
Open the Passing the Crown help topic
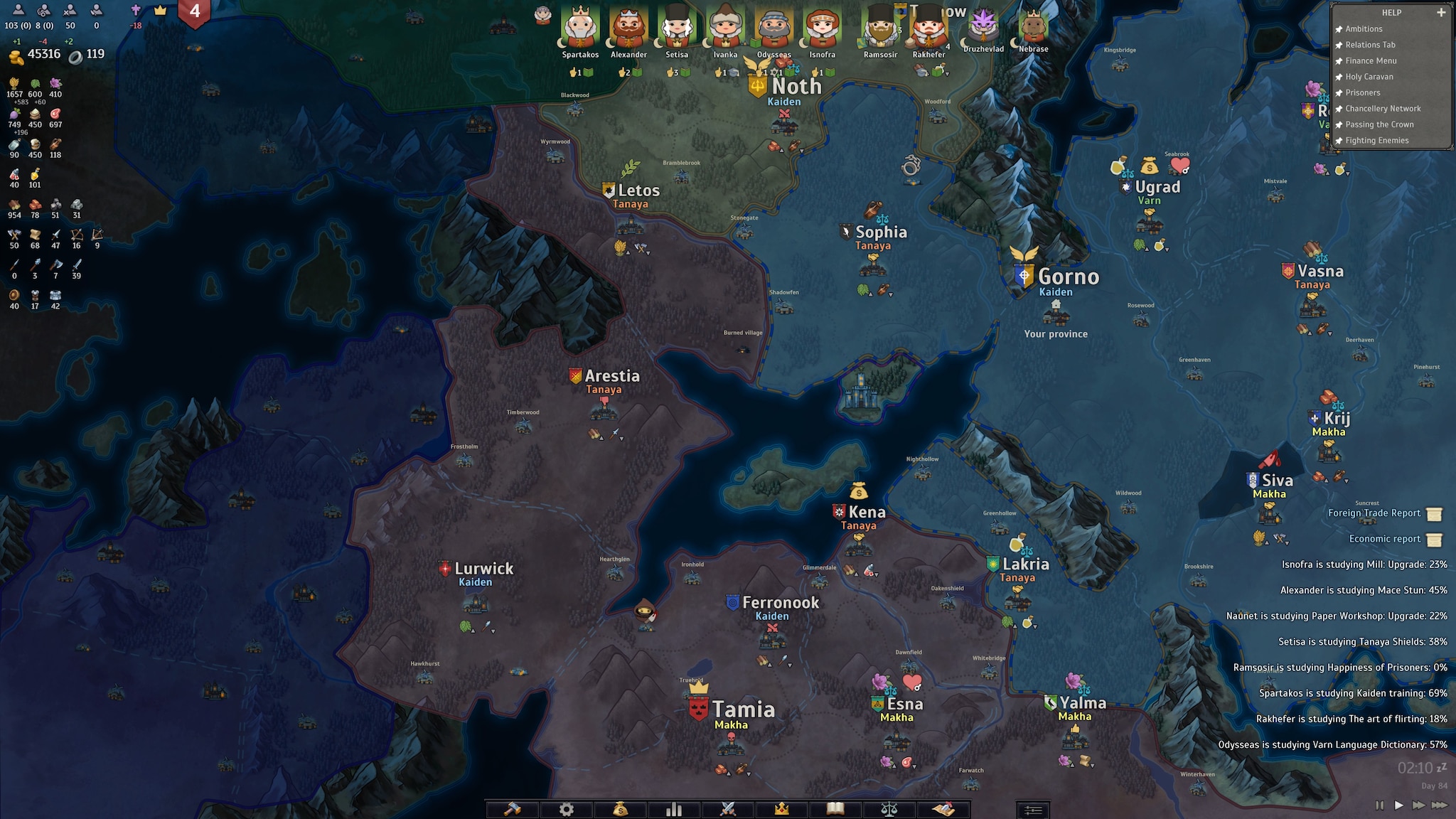click(1379, 124)
